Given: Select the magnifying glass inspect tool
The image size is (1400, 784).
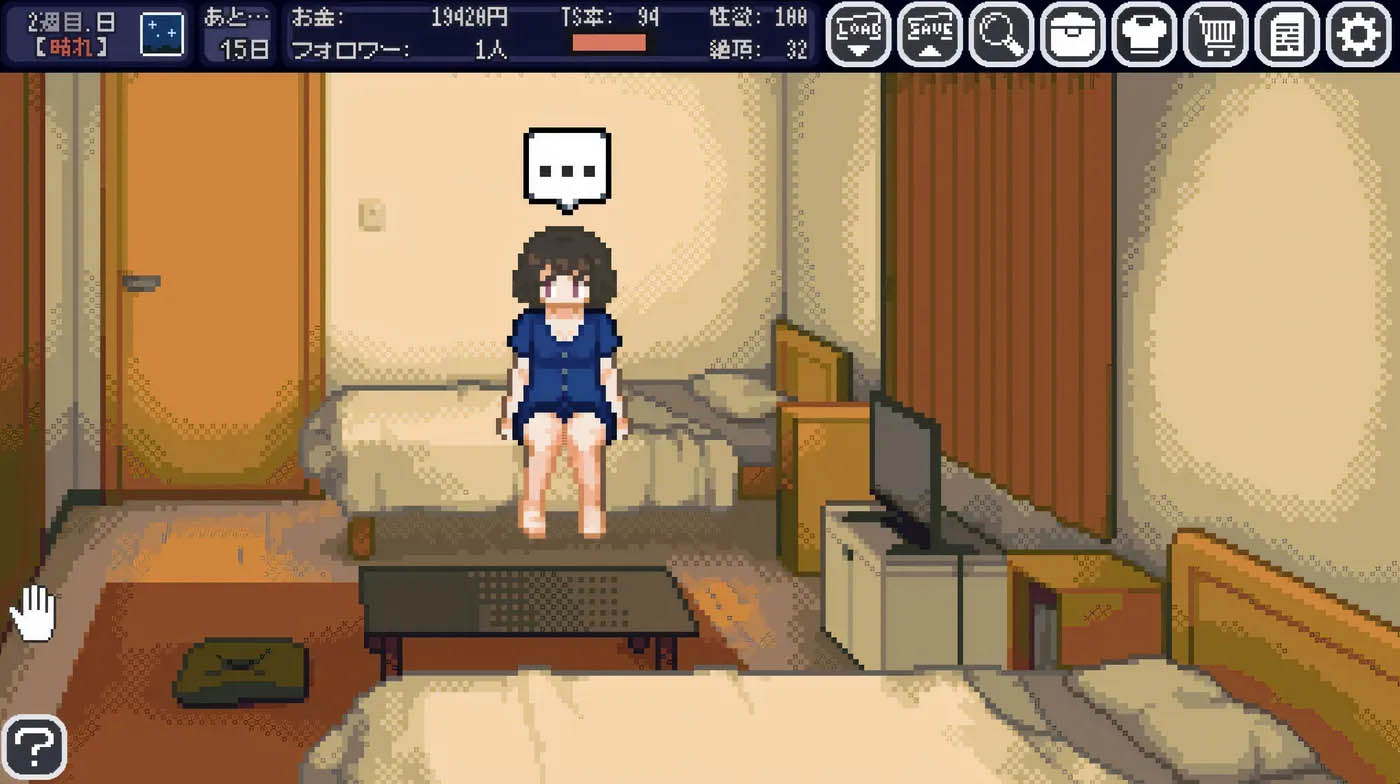Looking at the screenshot, I should coord(999,33).
